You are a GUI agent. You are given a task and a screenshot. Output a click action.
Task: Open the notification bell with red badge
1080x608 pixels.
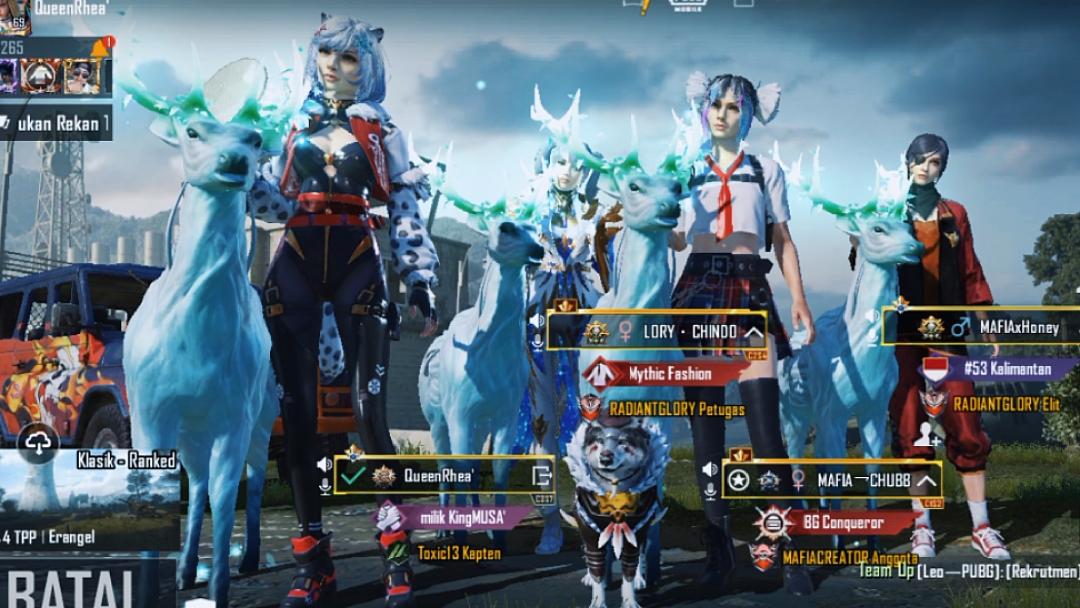pyautogui.click(x=101, y=46)
